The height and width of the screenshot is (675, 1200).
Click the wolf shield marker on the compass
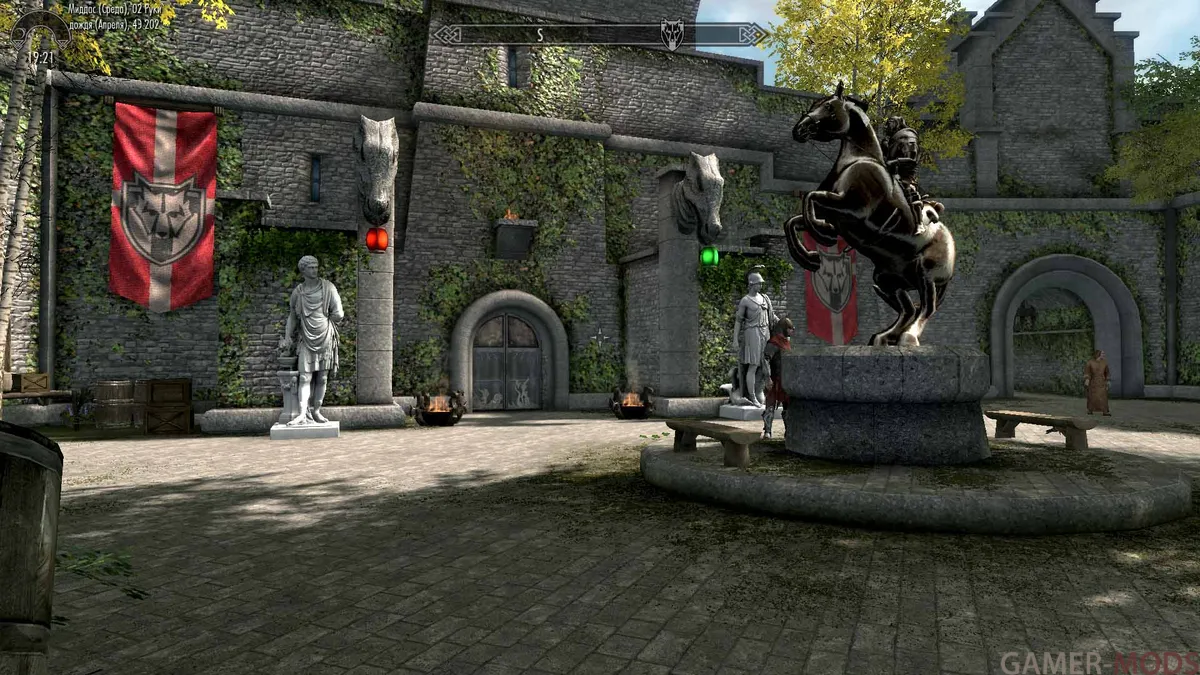(672, 35)
